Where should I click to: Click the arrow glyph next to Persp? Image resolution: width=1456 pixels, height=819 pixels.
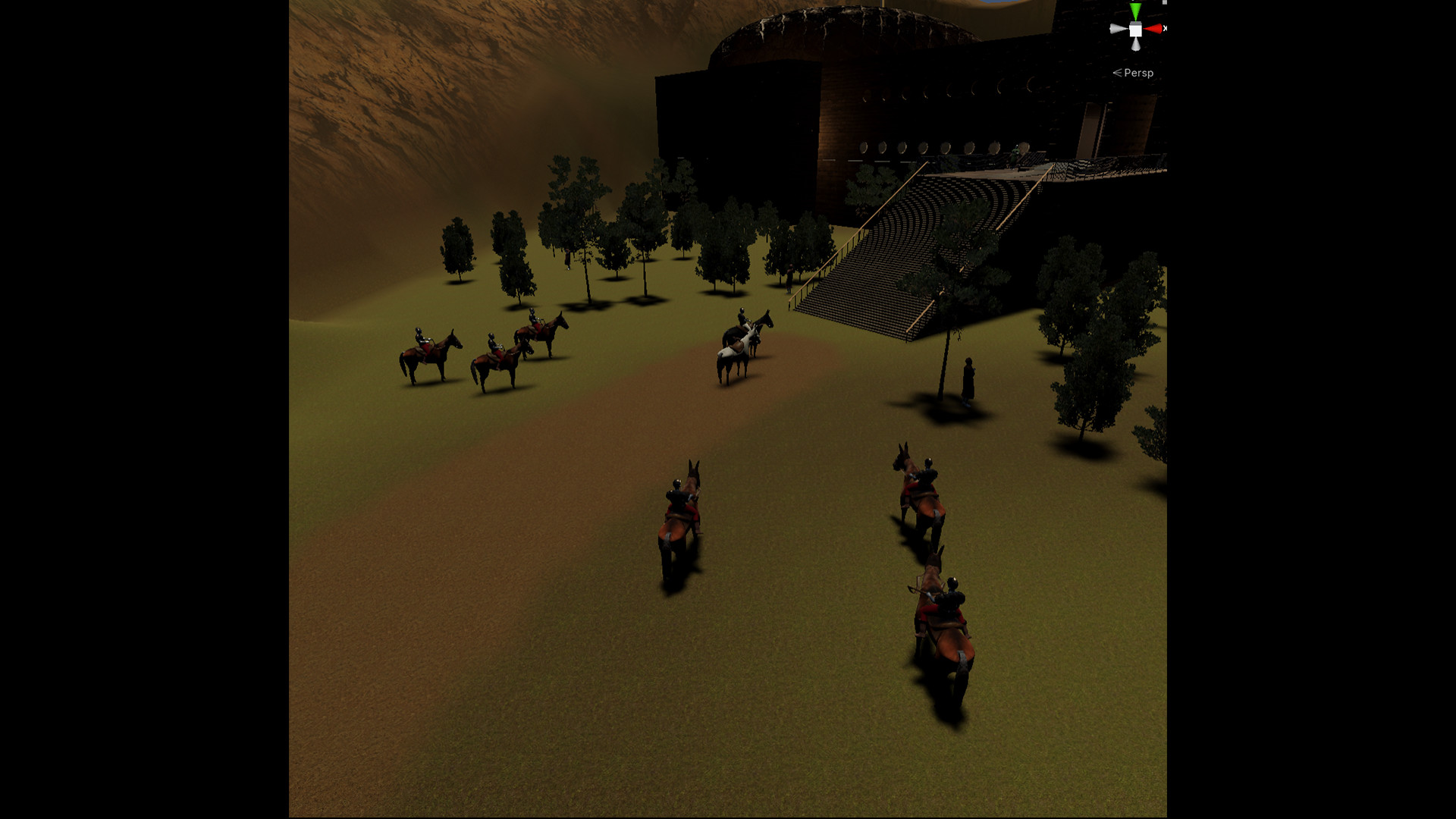coord(1117,73)
